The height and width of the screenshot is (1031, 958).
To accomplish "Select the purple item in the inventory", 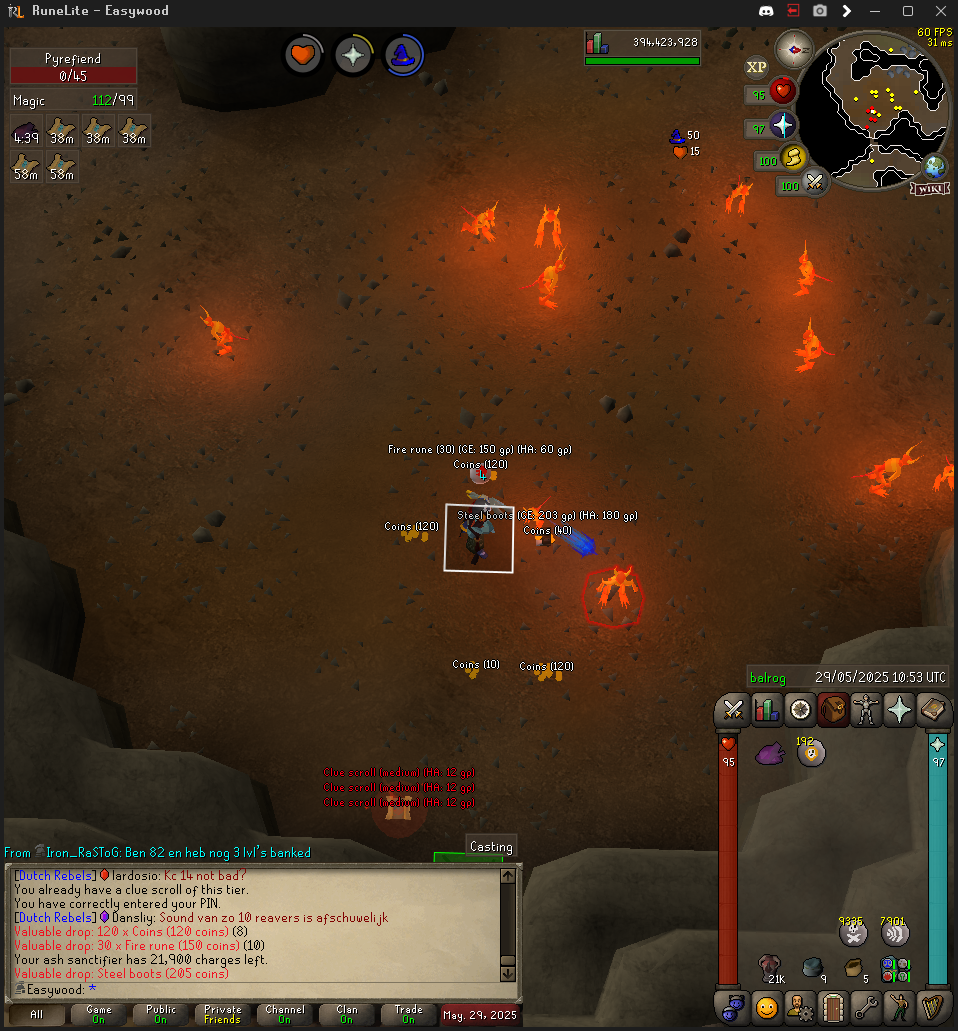I will (771, 753).
